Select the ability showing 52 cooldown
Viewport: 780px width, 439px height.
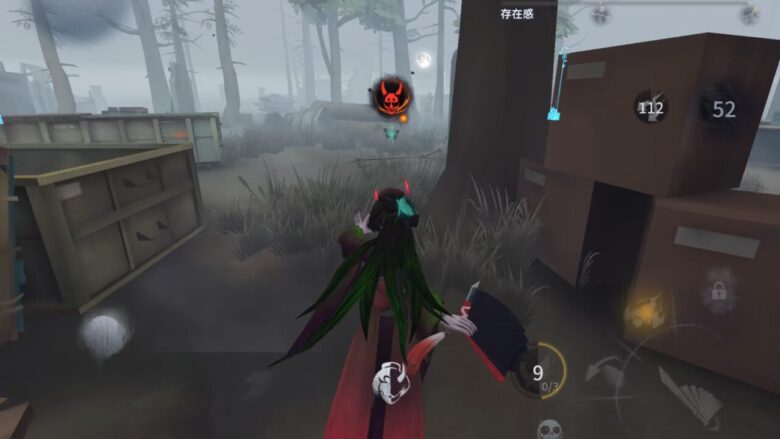point(722,109)
